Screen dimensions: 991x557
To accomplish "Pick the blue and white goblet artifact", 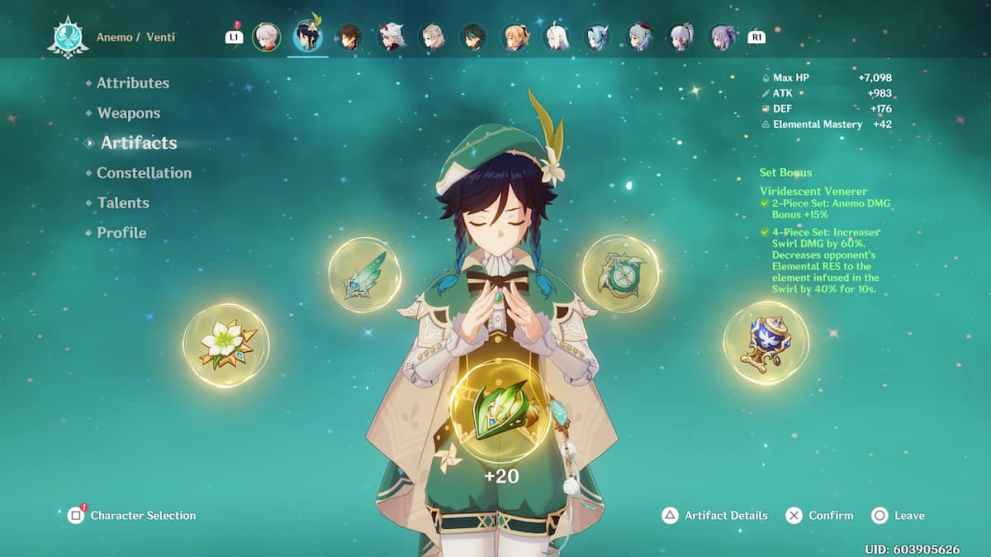I will pos(765,342).
